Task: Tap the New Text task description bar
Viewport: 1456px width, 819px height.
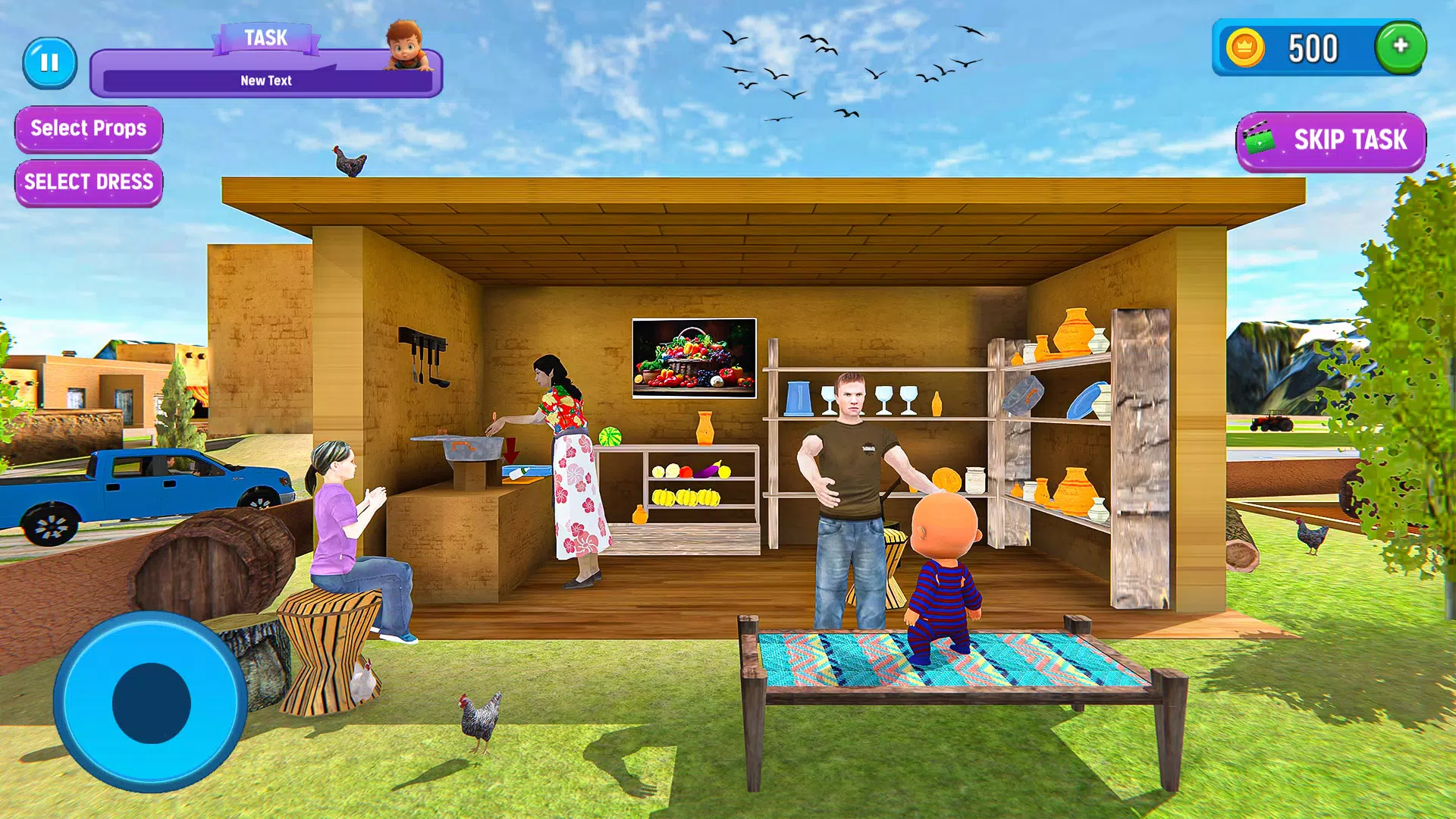Action: coord(265,80)
